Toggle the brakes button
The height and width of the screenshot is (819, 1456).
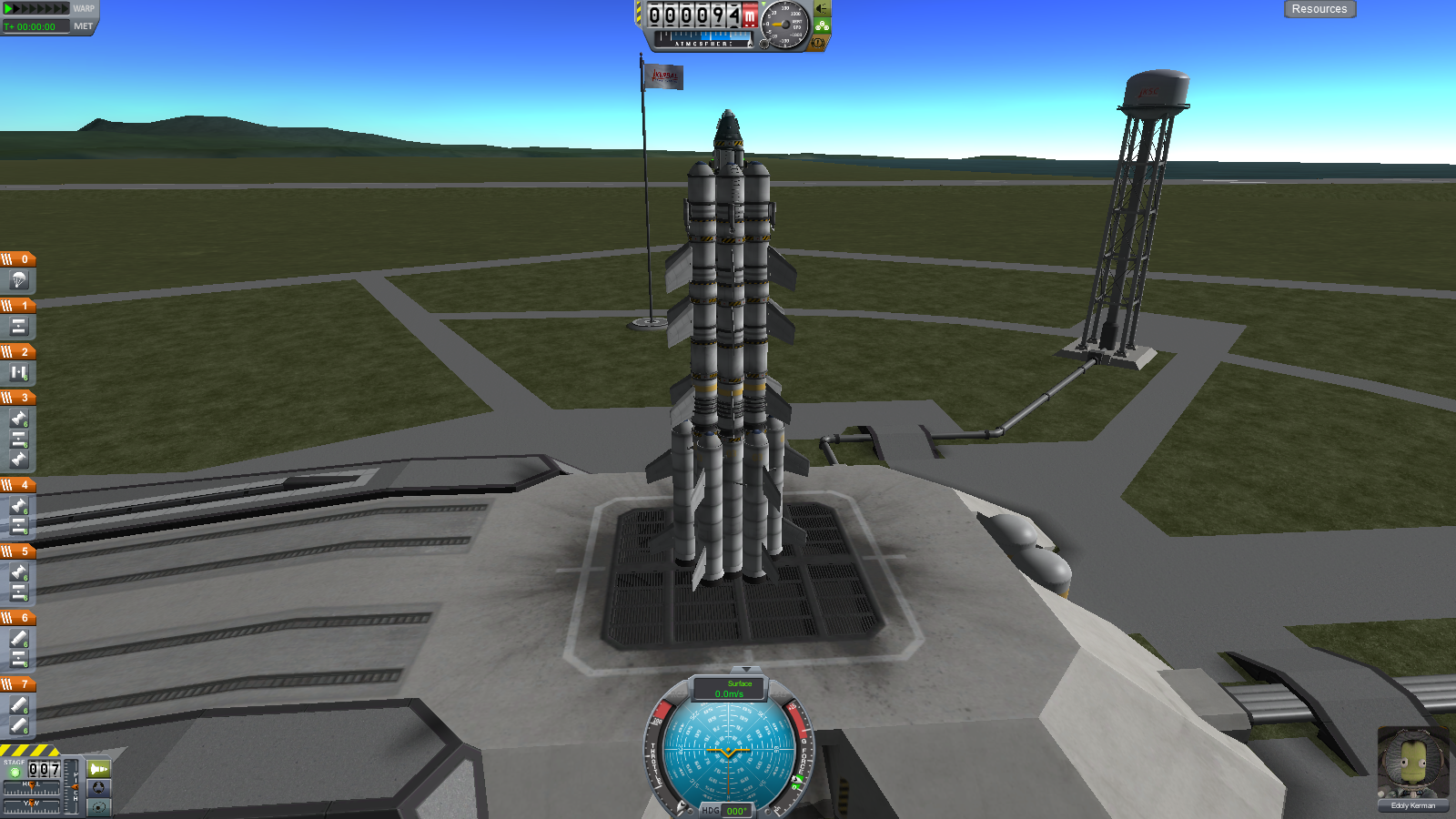coord(818,43)
